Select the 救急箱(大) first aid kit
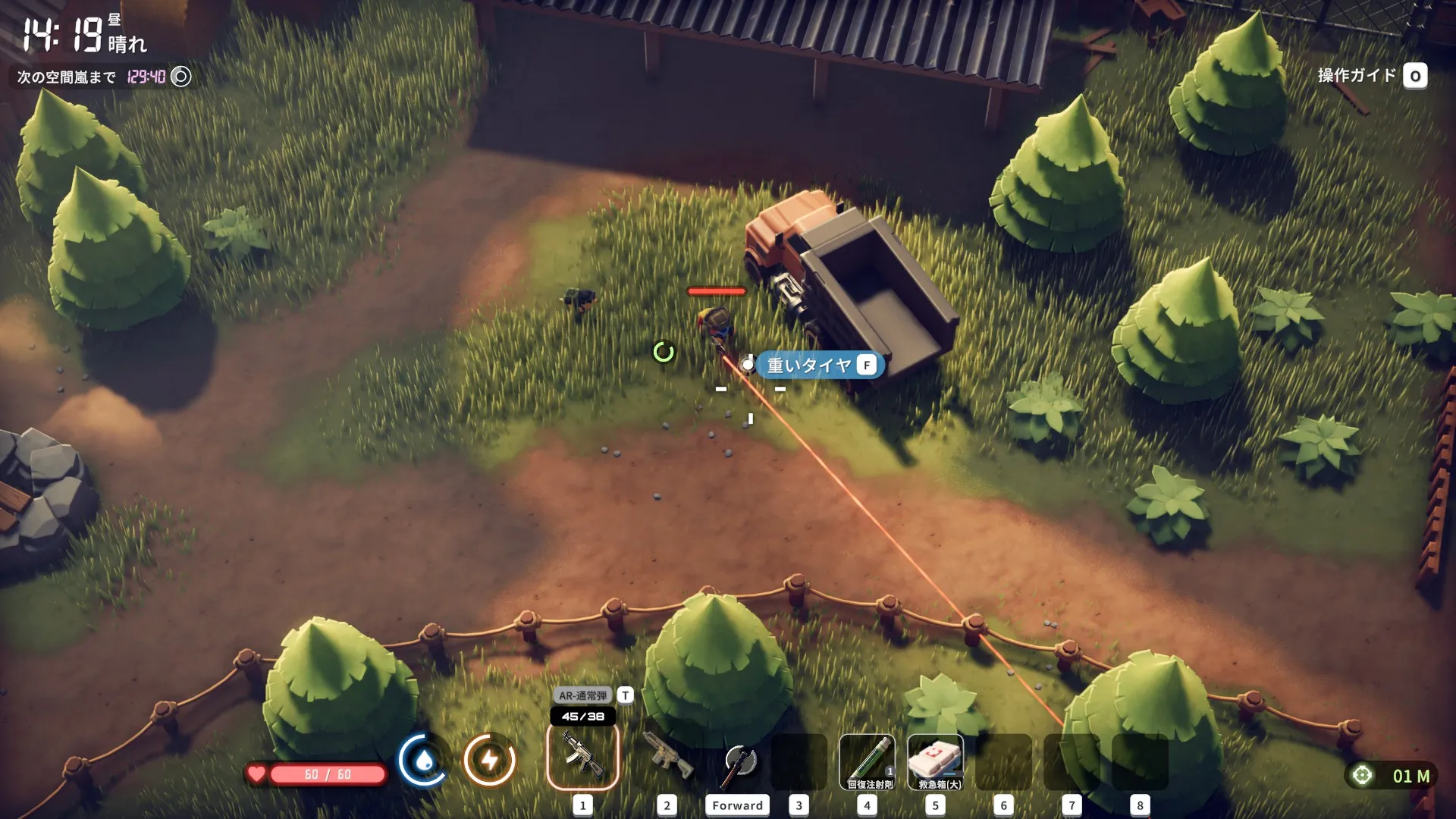The height and width of the screenshot is (819, 1456). coord(935,761)
